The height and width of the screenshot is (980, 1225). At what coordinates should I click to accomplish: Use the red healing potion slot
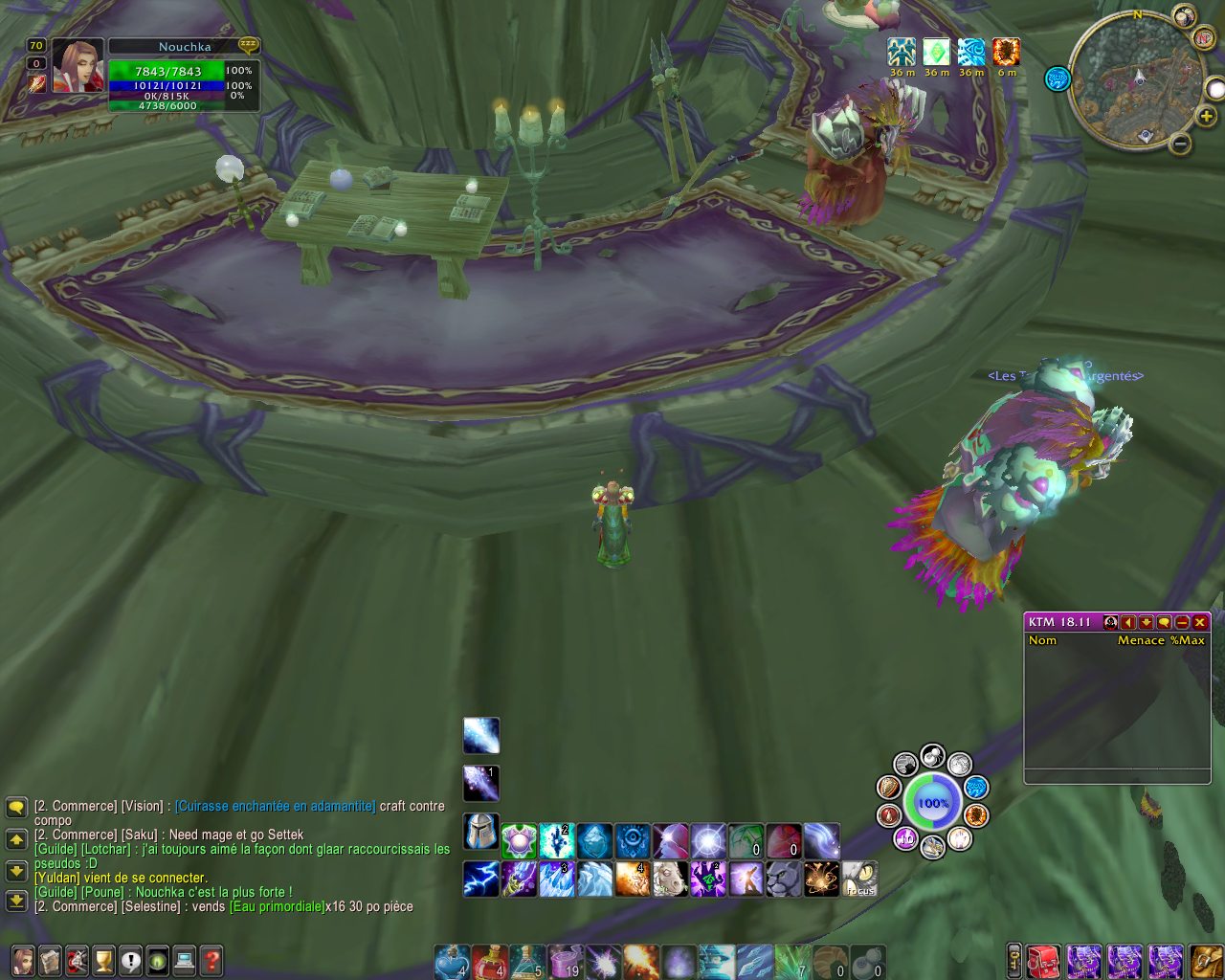coord(490,961)
